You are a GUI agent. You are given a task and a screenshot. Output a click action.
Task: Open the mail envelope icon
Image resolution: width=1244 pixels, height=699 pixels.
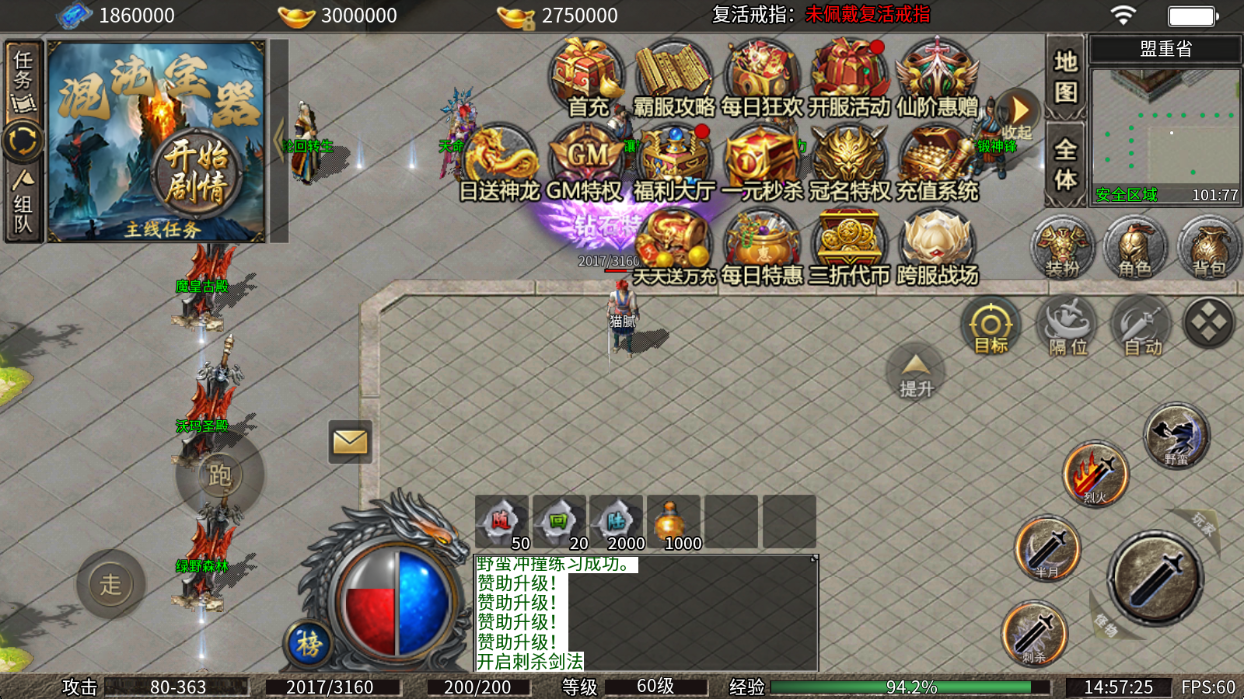350,442
